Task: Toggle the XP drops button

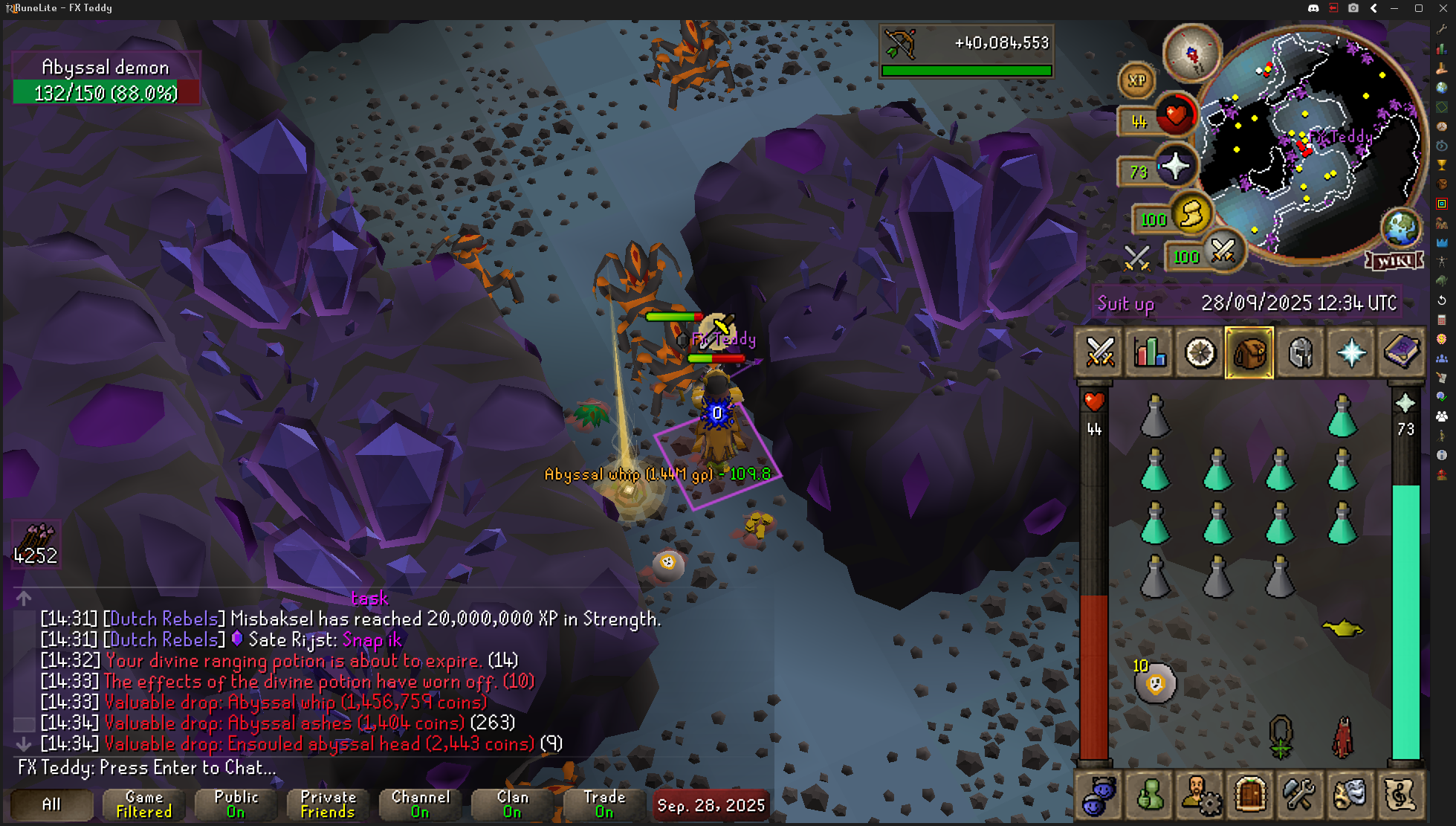Action: [1136, 80]
